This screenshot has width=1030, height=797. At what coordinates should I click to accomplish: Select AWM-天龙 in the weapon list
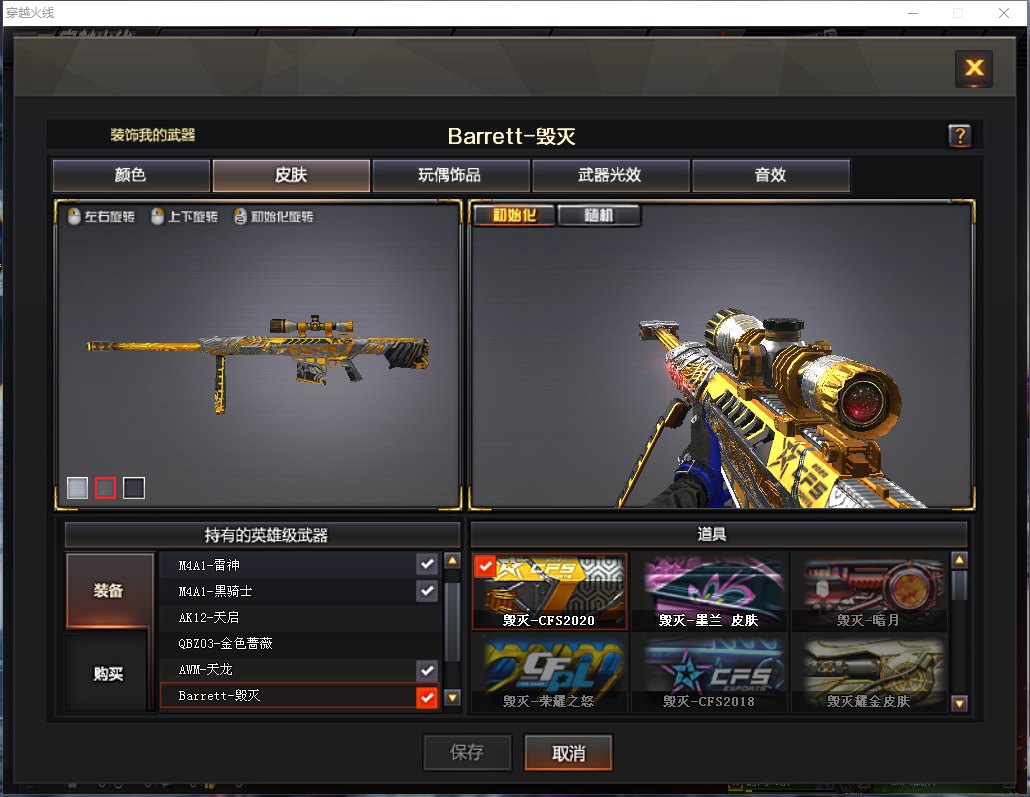click(x=290, y=669)
